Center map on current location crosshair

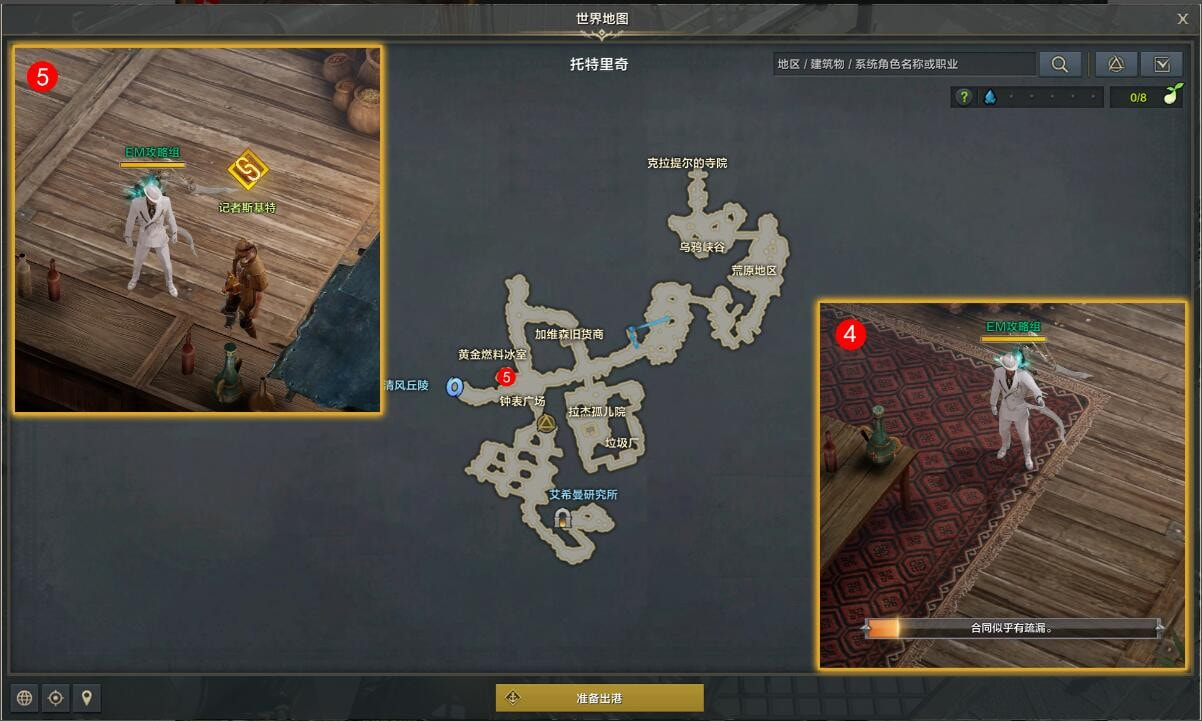(x=56, y=698)
